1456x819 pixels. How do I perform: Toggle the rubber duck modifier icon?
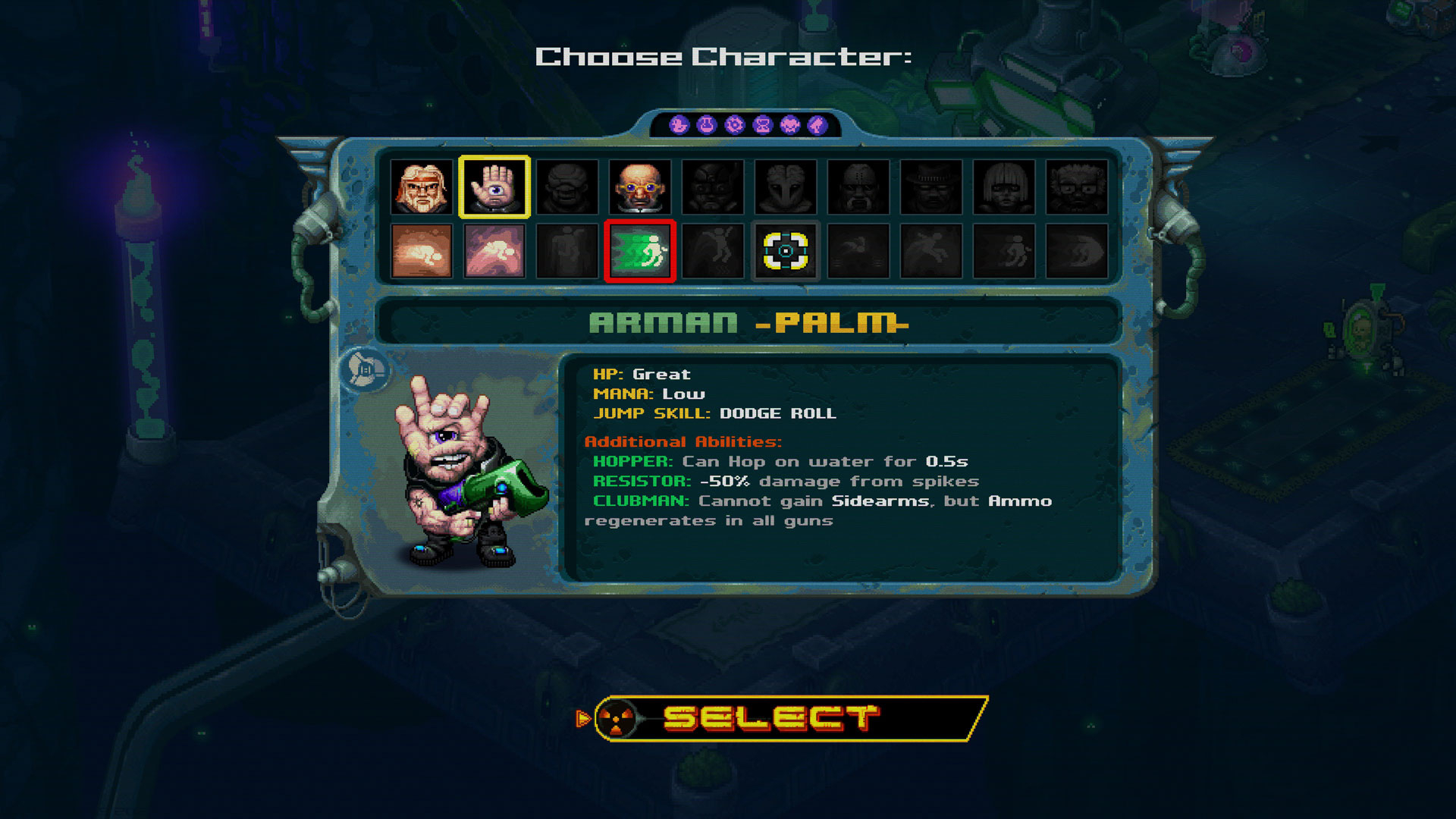coord(679,125)
